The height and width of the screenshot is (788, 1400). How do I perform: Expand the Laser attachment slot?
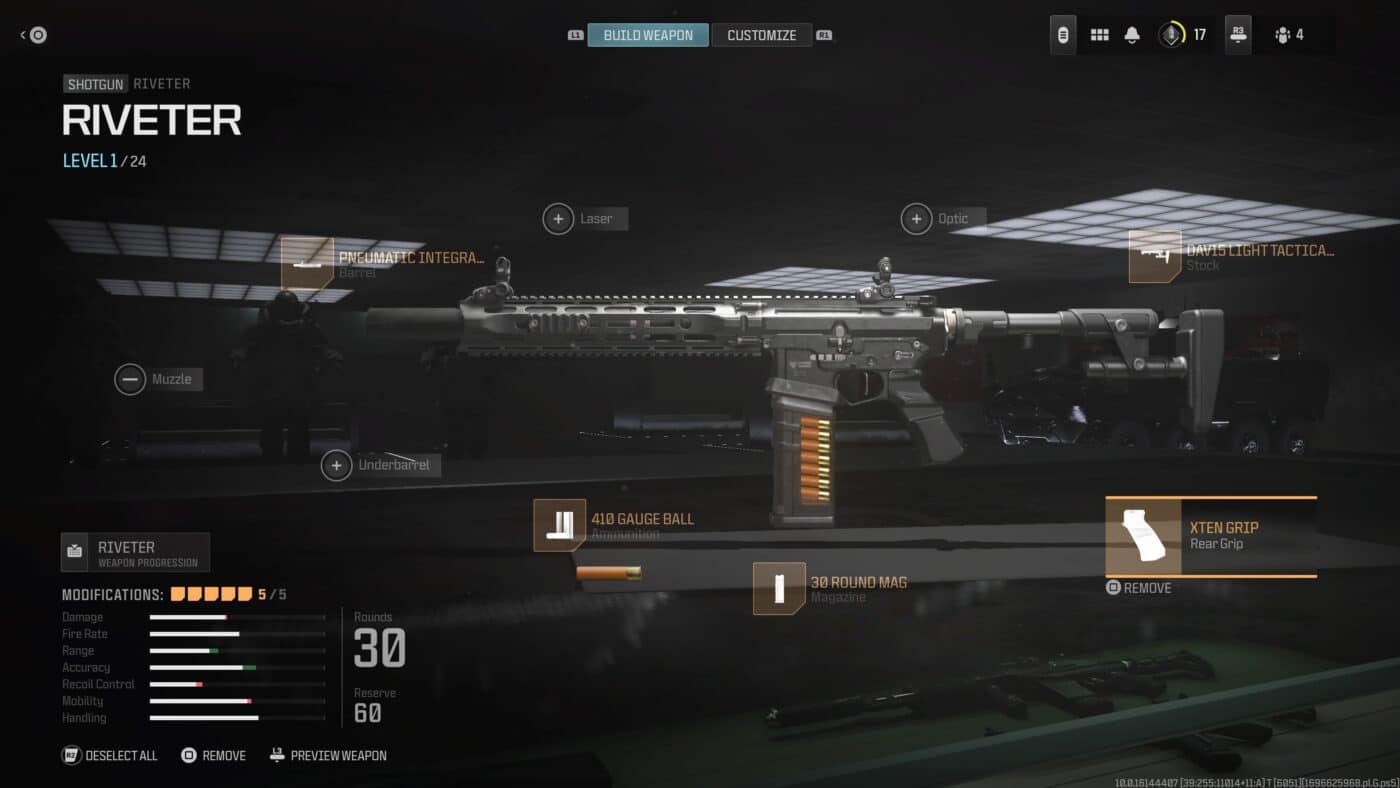point(559,218)
